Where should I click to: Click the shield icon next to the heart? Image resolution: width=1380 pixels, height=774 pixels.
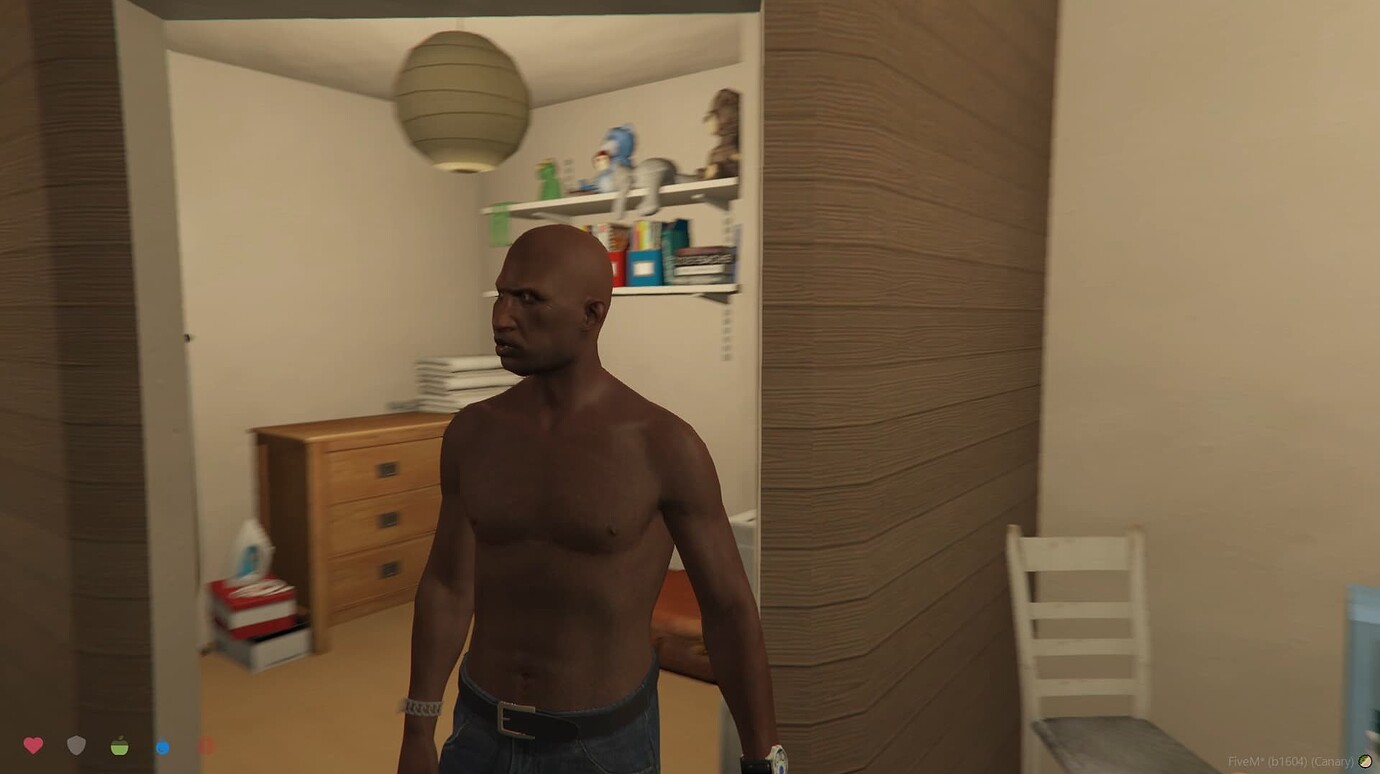77,745
